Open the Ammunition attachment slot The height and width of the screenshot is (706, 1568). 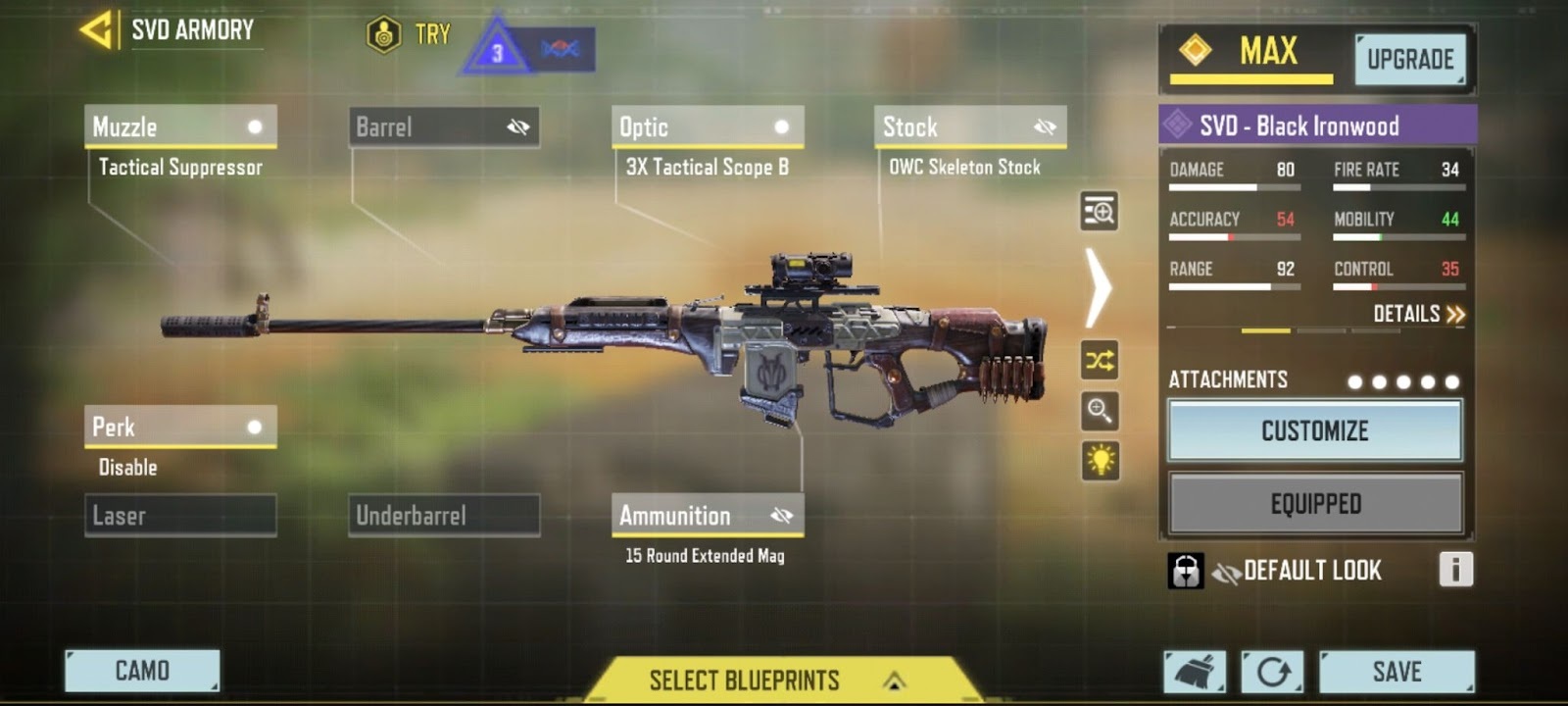pos(708,516)
